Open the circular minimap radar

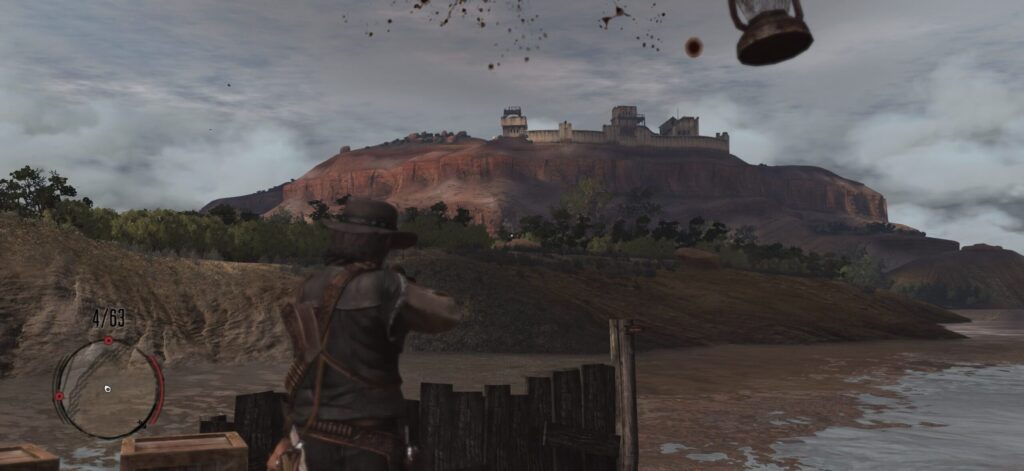click(107, 389)
